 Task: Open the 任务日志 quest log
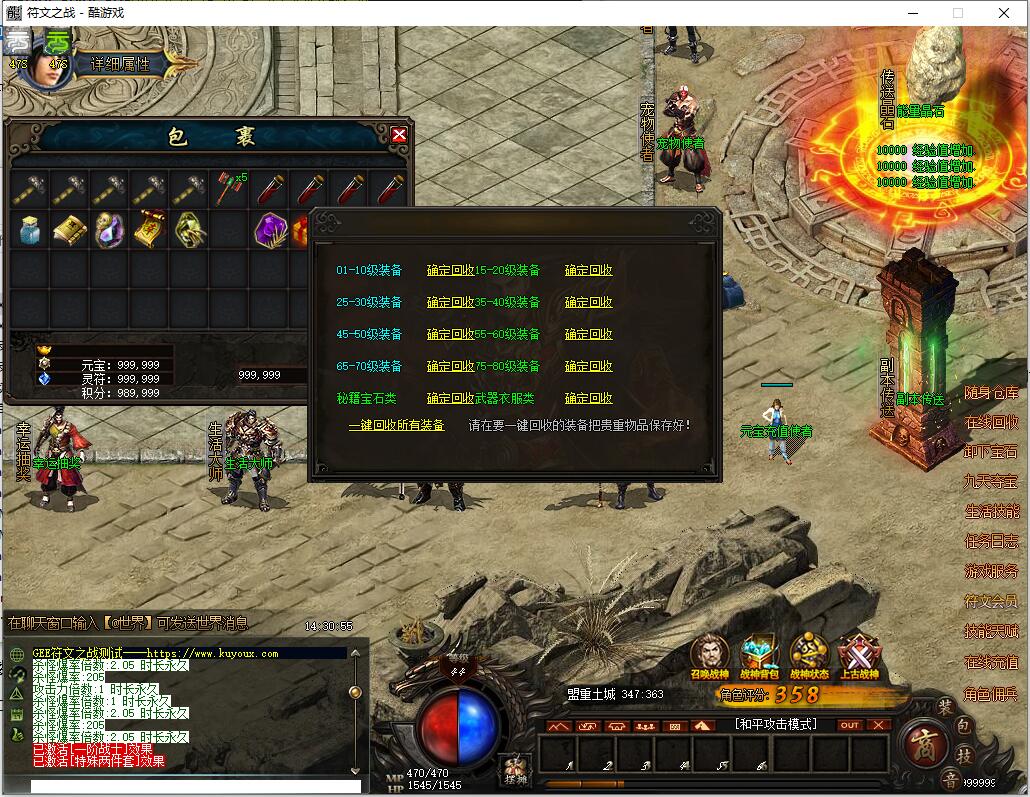click(x=991, y=541)
